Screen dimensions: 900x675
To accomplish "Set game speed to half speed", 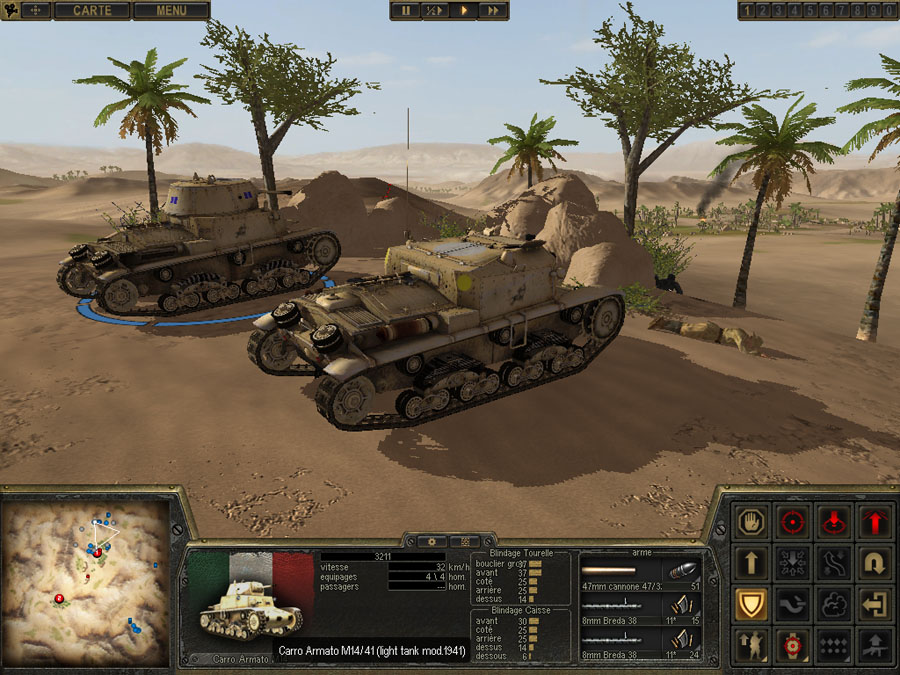I will click(x=434, y=11).
